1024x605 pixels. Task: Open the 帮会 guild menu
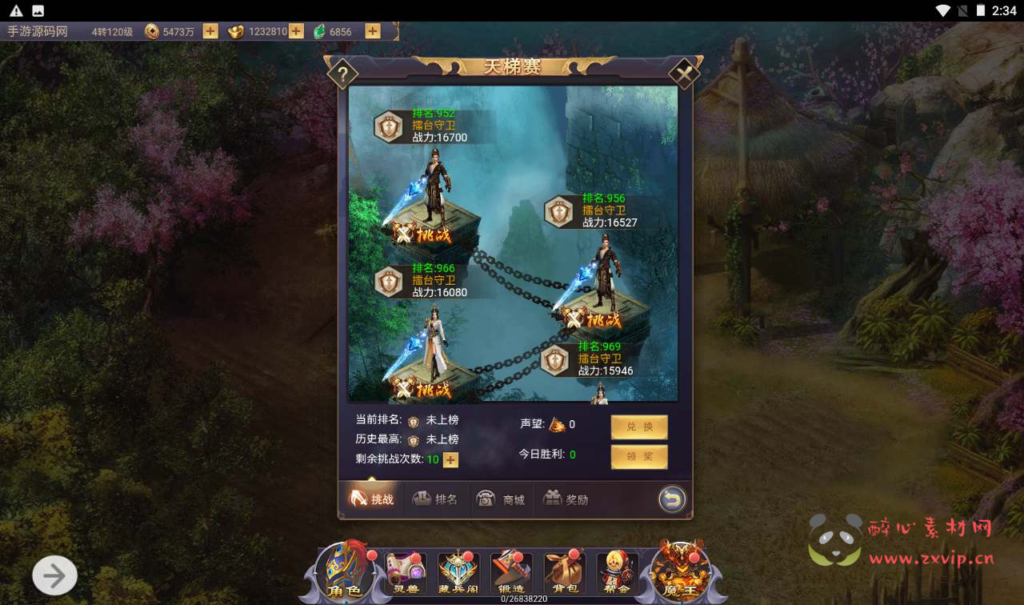pyautogui.click(x=617, y=573)
